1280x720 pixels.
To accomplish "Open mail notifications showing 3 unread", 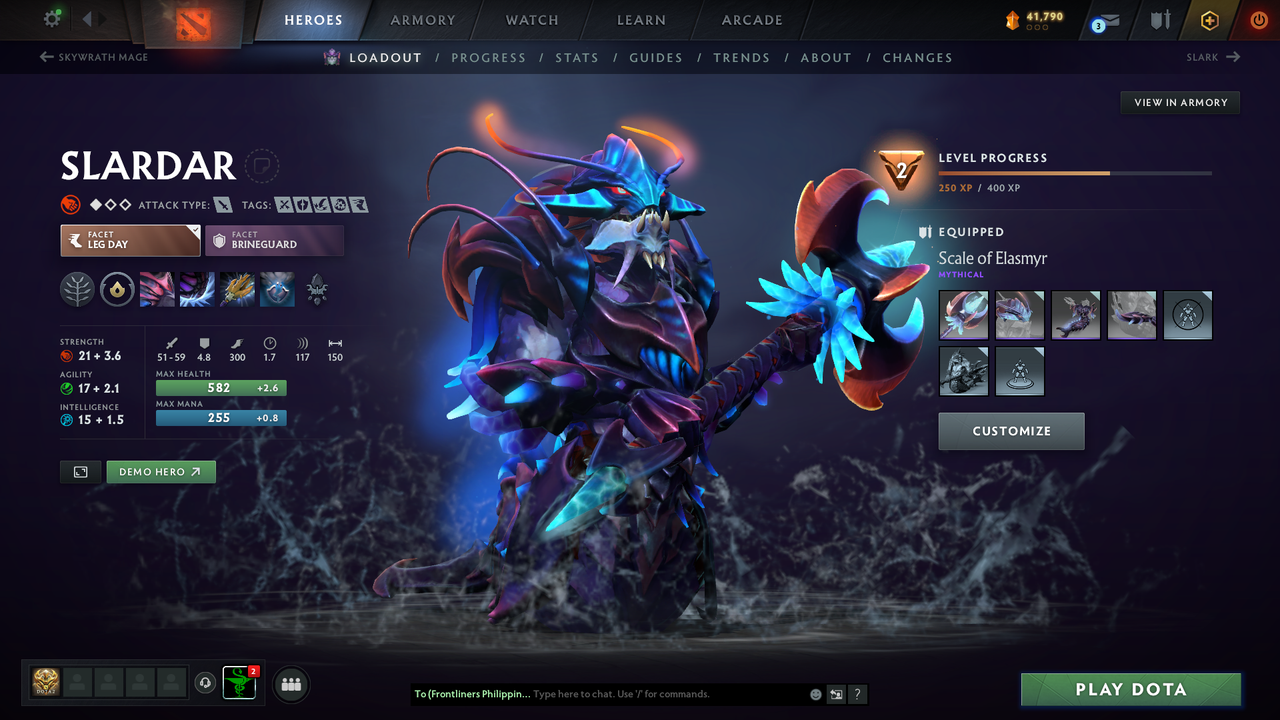I will coord(1104,20).
